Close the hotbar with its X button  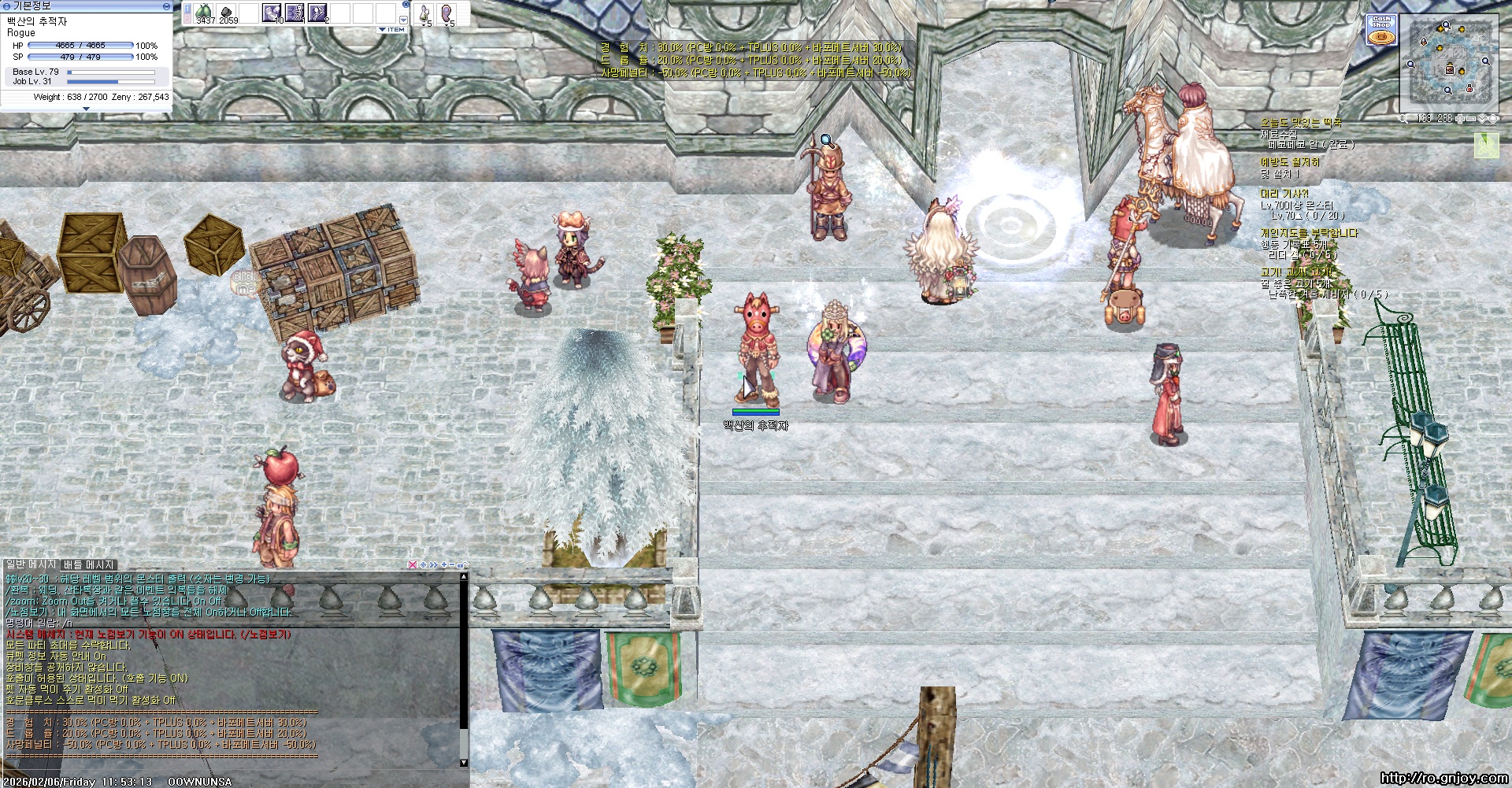pos(404,6)
